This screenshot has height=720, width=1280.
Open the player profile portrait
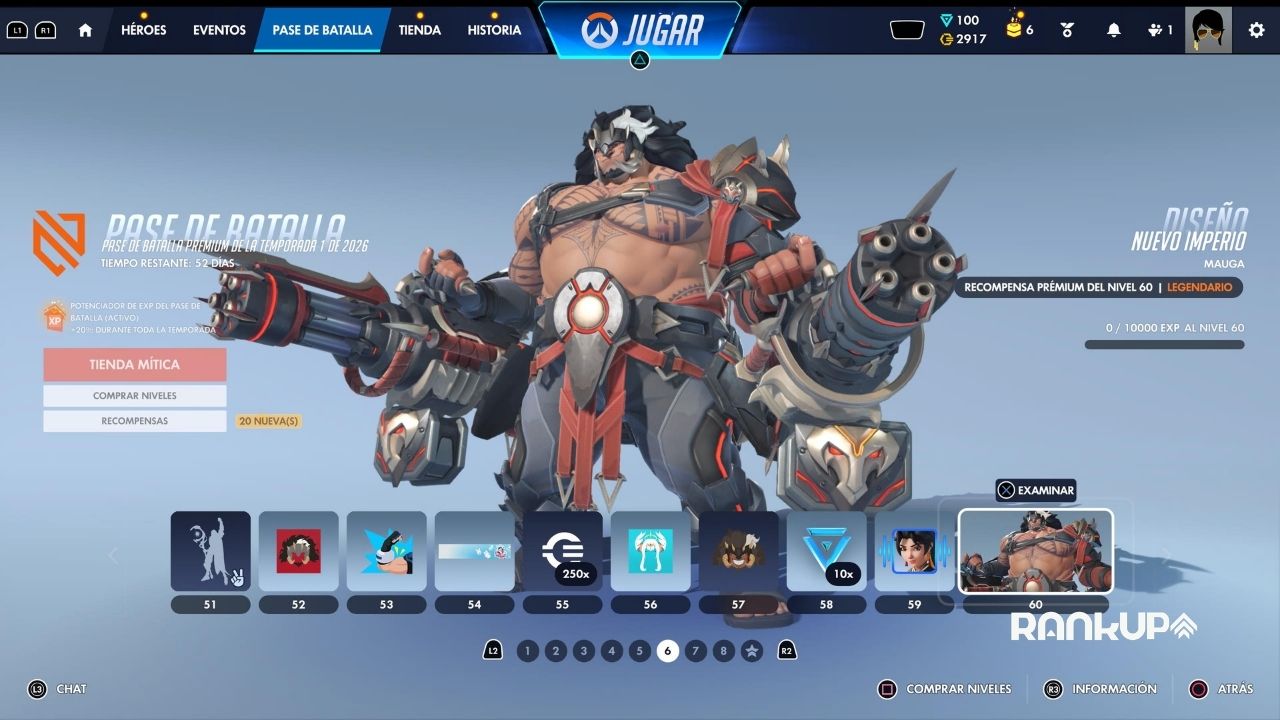click(x=1207, y=30)
